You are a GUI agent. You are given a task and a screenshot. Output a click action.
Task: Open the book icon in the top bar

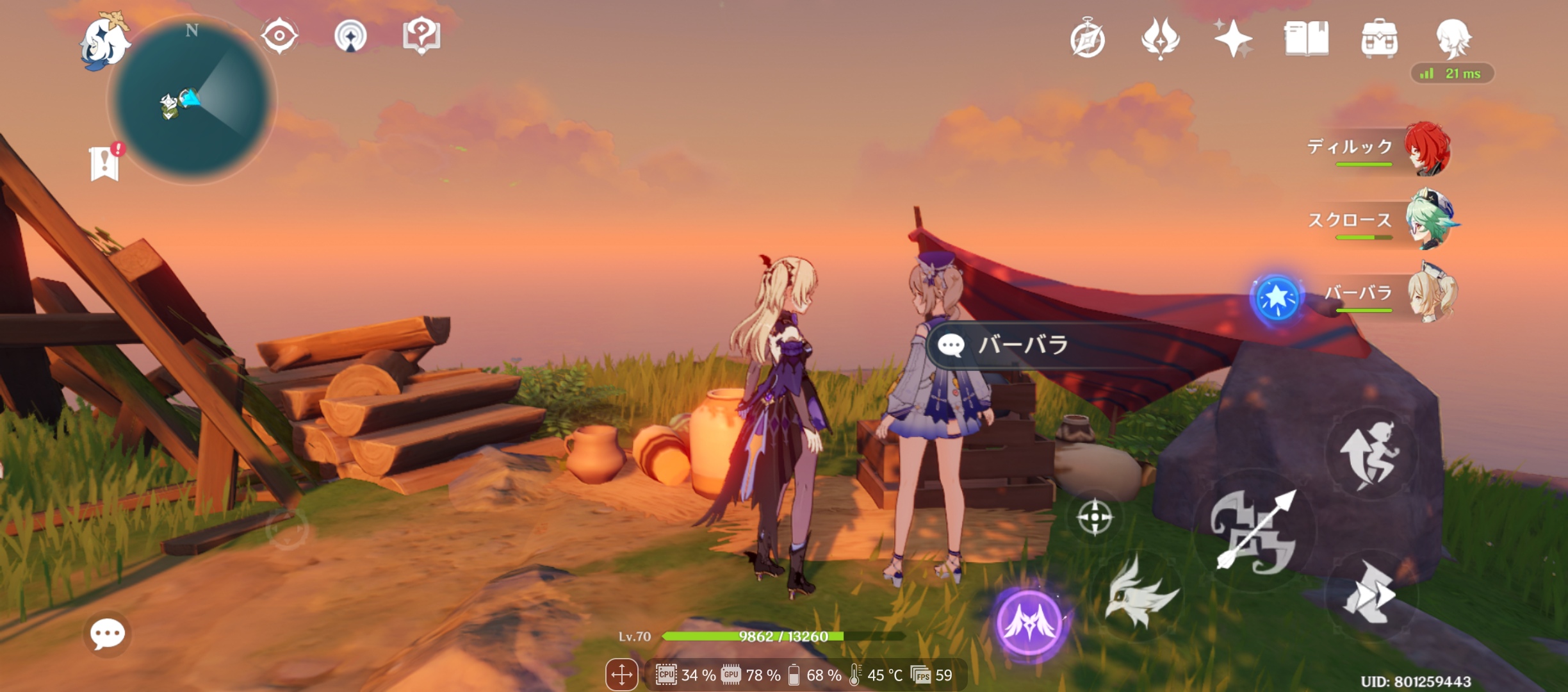pos(1306,38)
